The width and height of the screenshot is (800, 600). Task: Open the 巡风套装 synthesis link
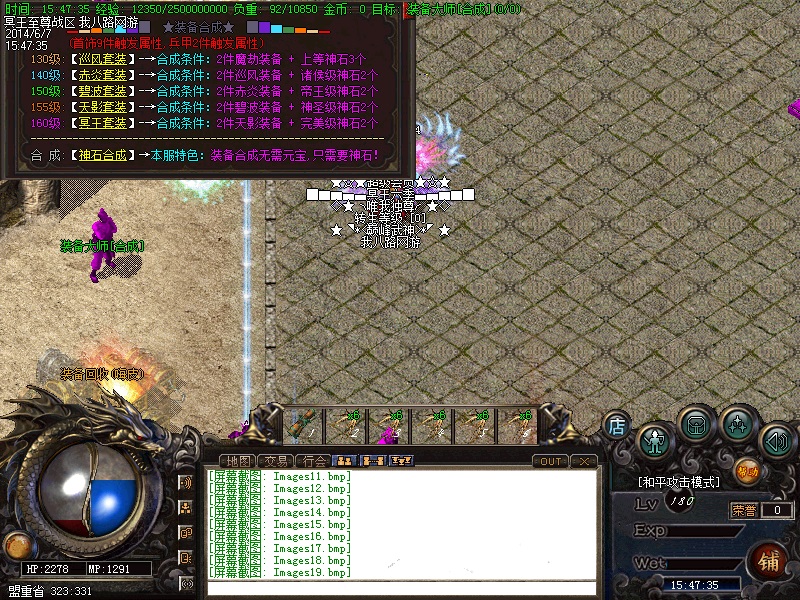point(103,59)
